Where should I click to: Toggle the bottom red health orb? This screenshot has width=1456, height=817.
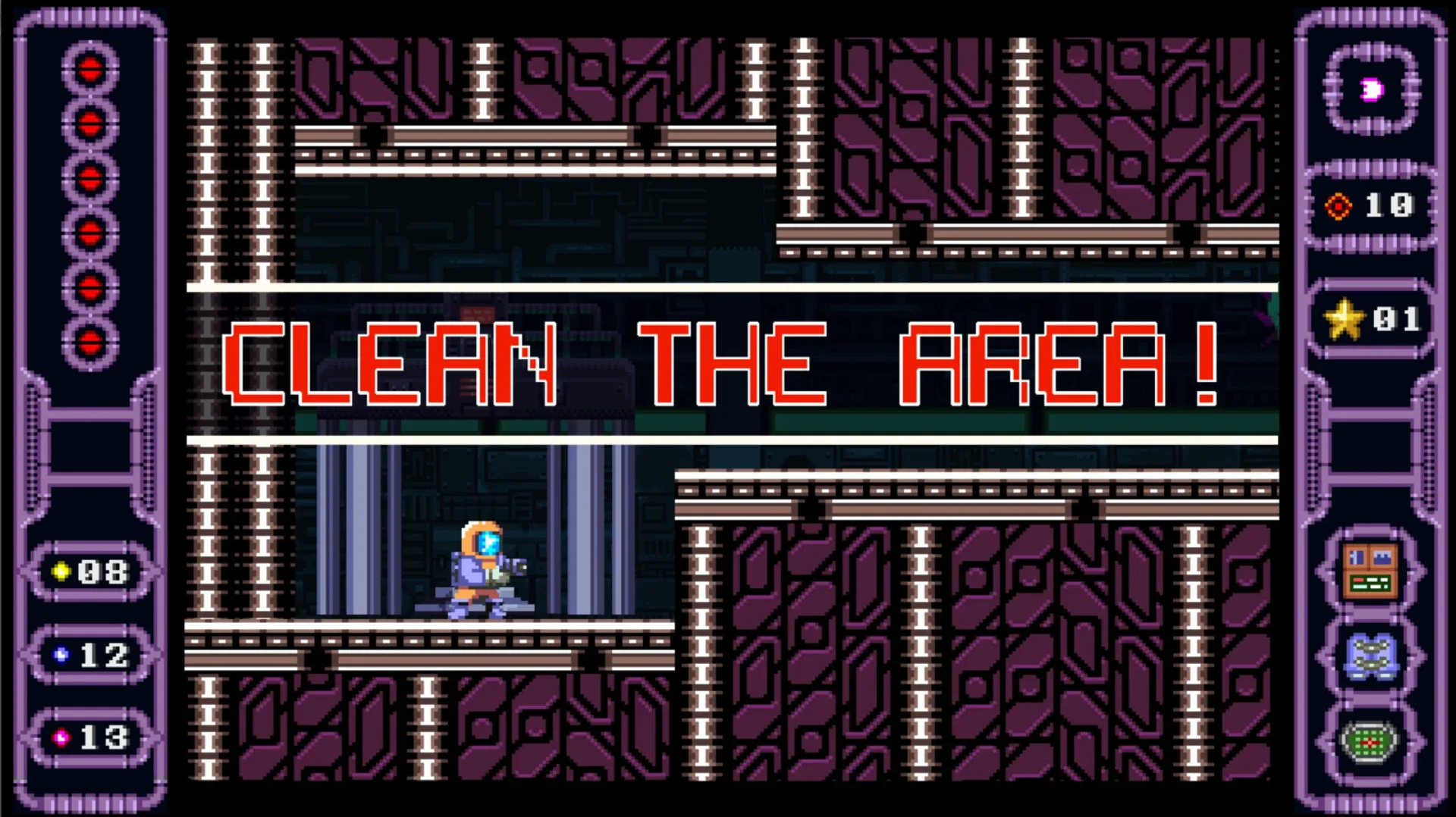pyautogui.click(x=89, y=337)
